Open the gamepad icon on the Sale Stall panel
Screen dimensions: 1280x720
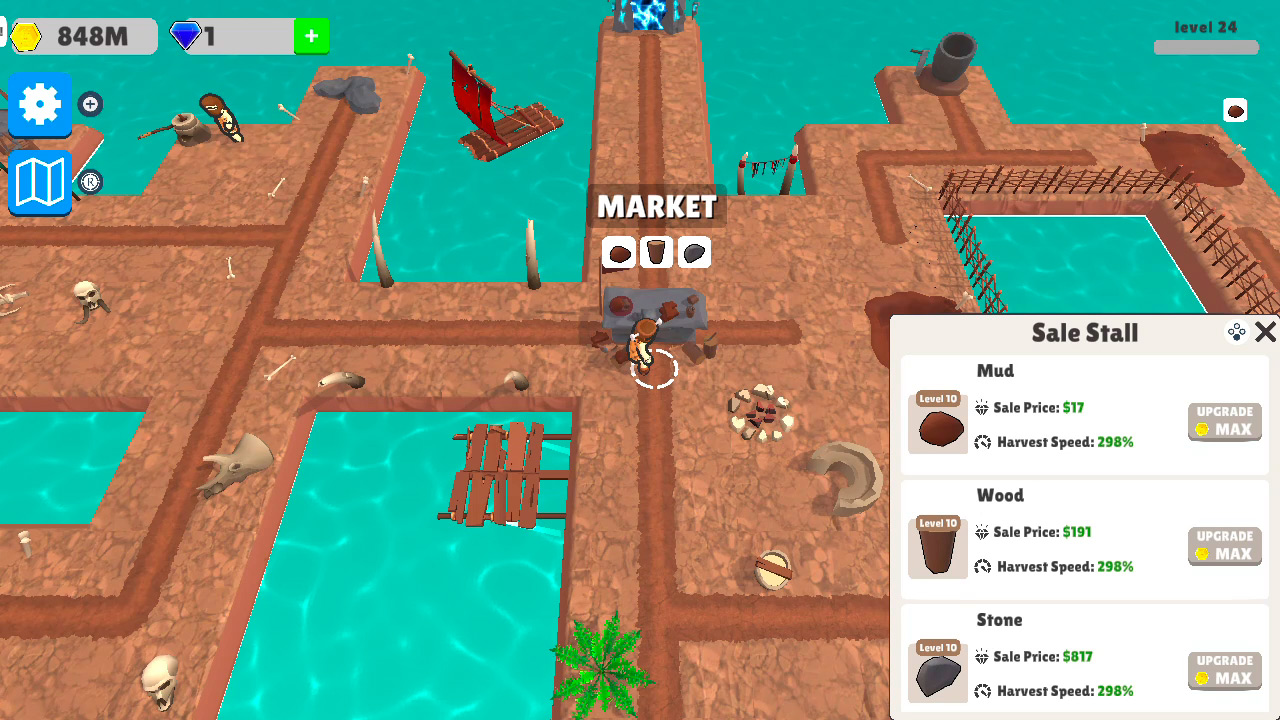[1236, 330]
